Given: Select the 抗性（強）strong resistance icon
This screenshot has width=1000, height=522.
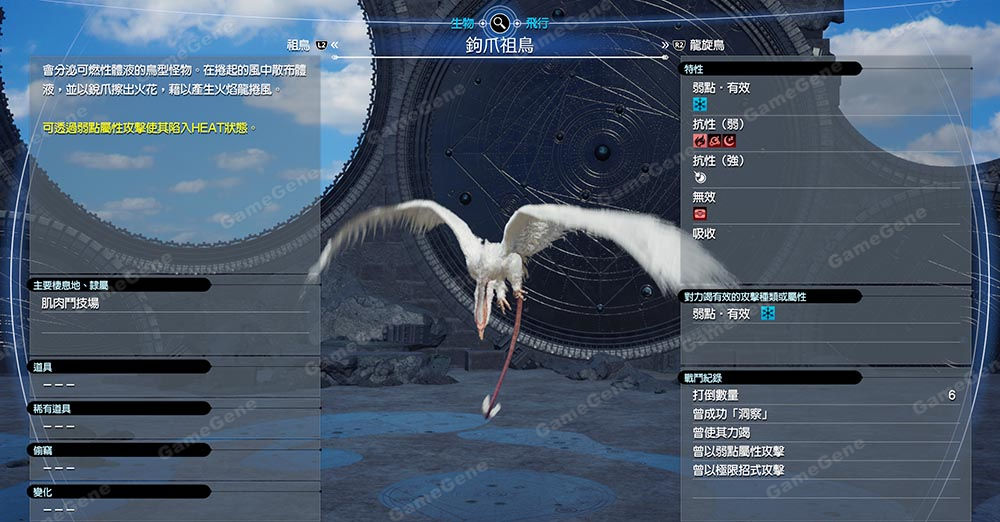Looking at the screenshot, I should (x=700, y=178).
